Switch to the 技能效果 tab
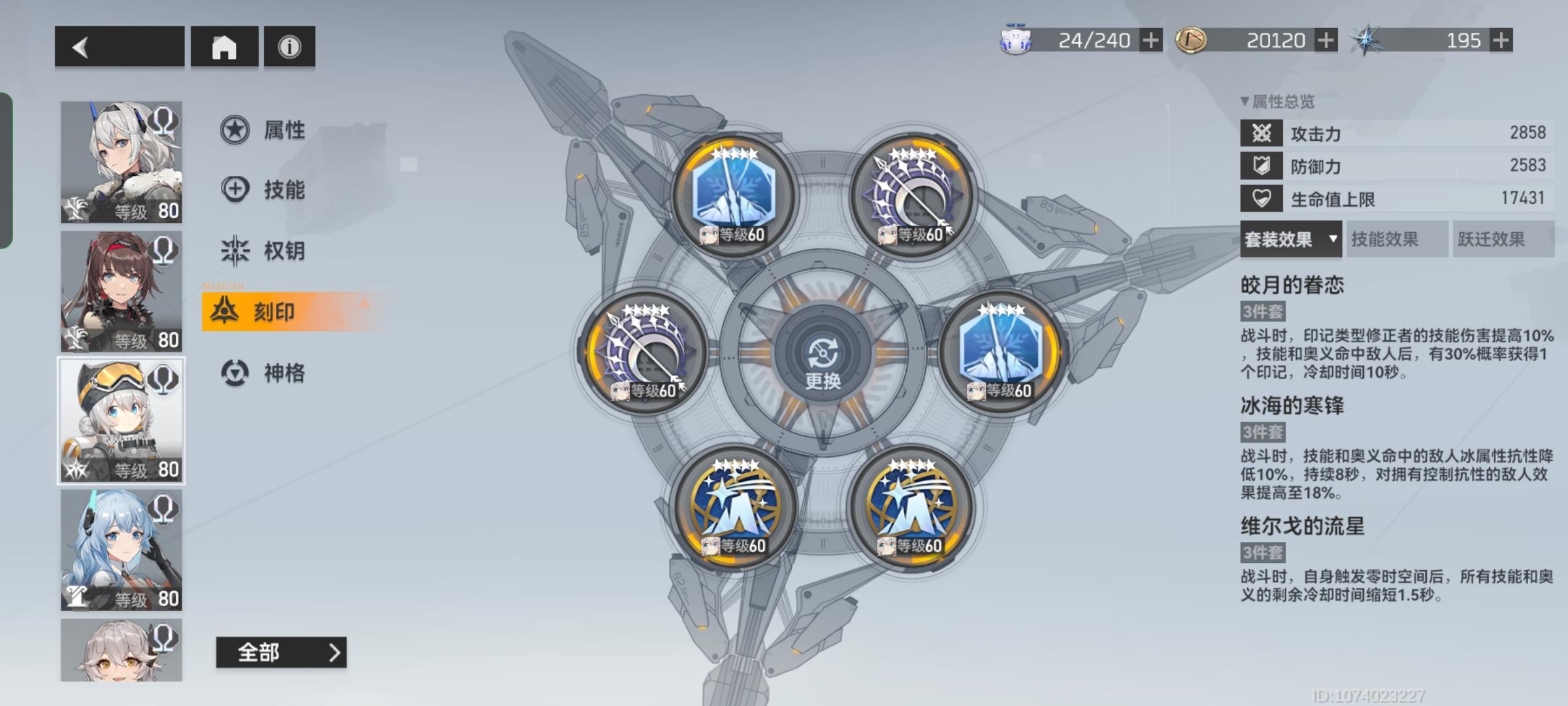This screenshot has height=706, width=1568. [x=1396, y=240]
